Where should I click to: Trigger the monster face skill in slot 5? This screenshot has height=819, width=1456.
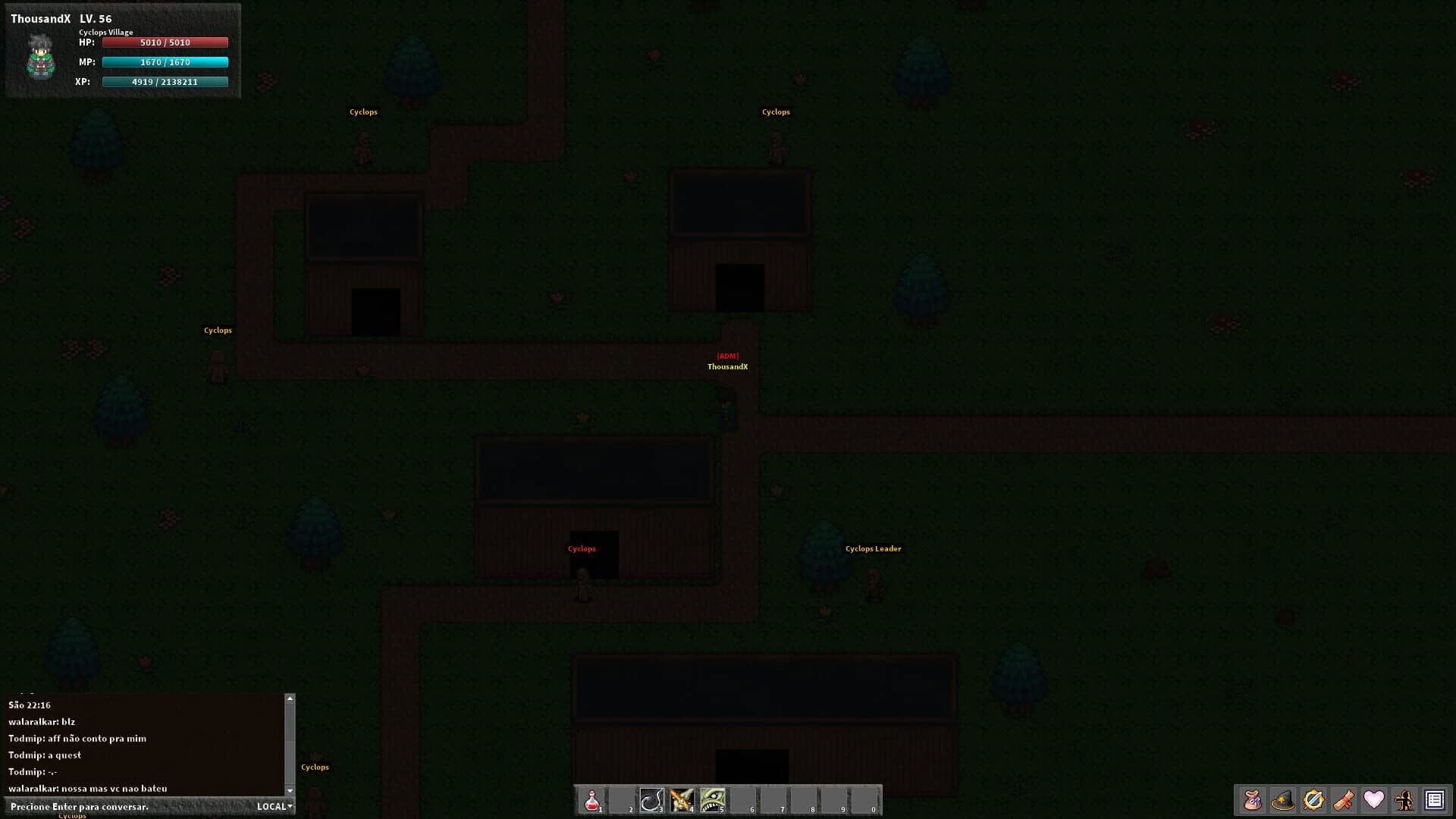tap(712, 799)
